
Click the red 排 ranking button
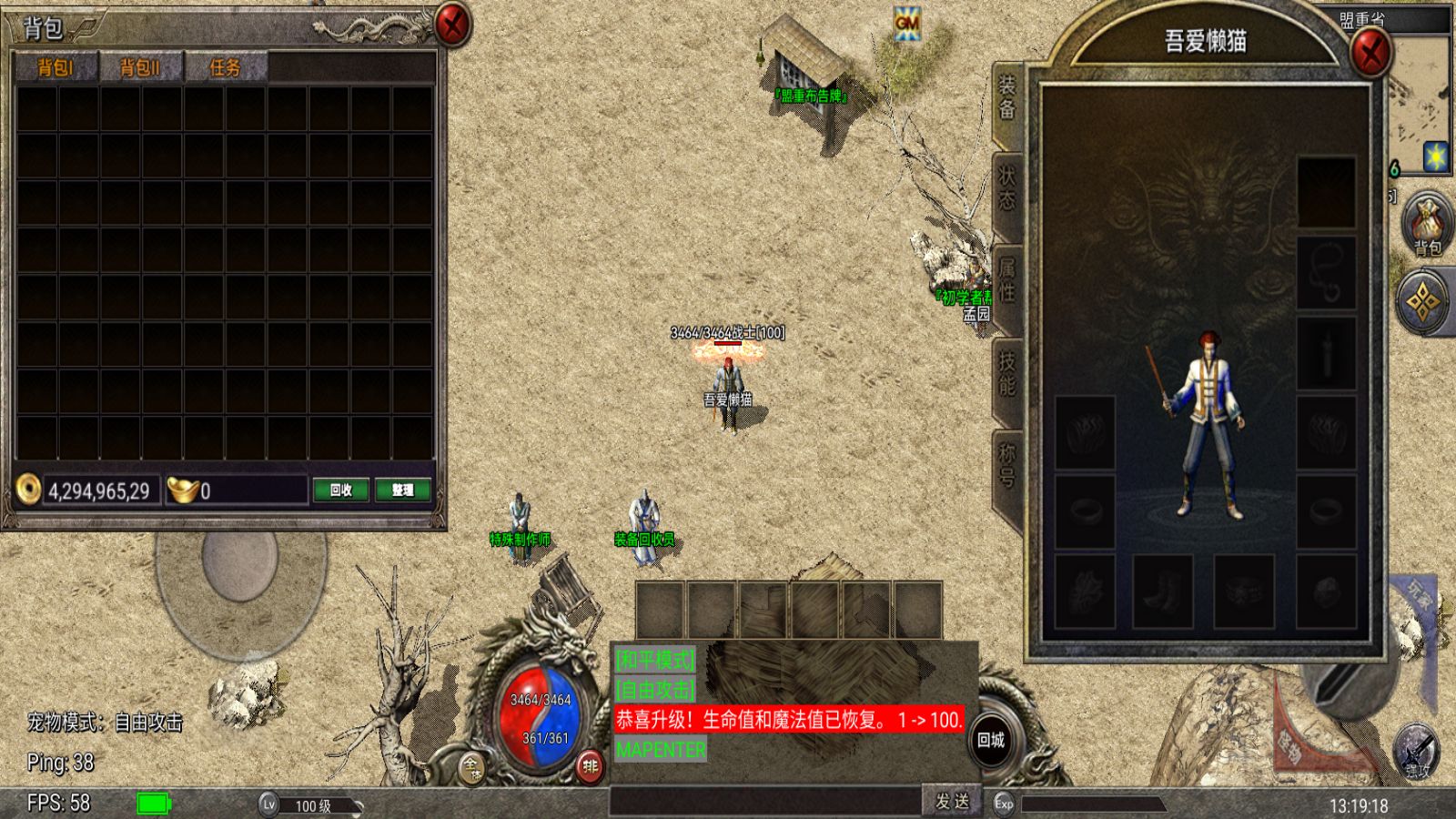[x=591, y=766]
